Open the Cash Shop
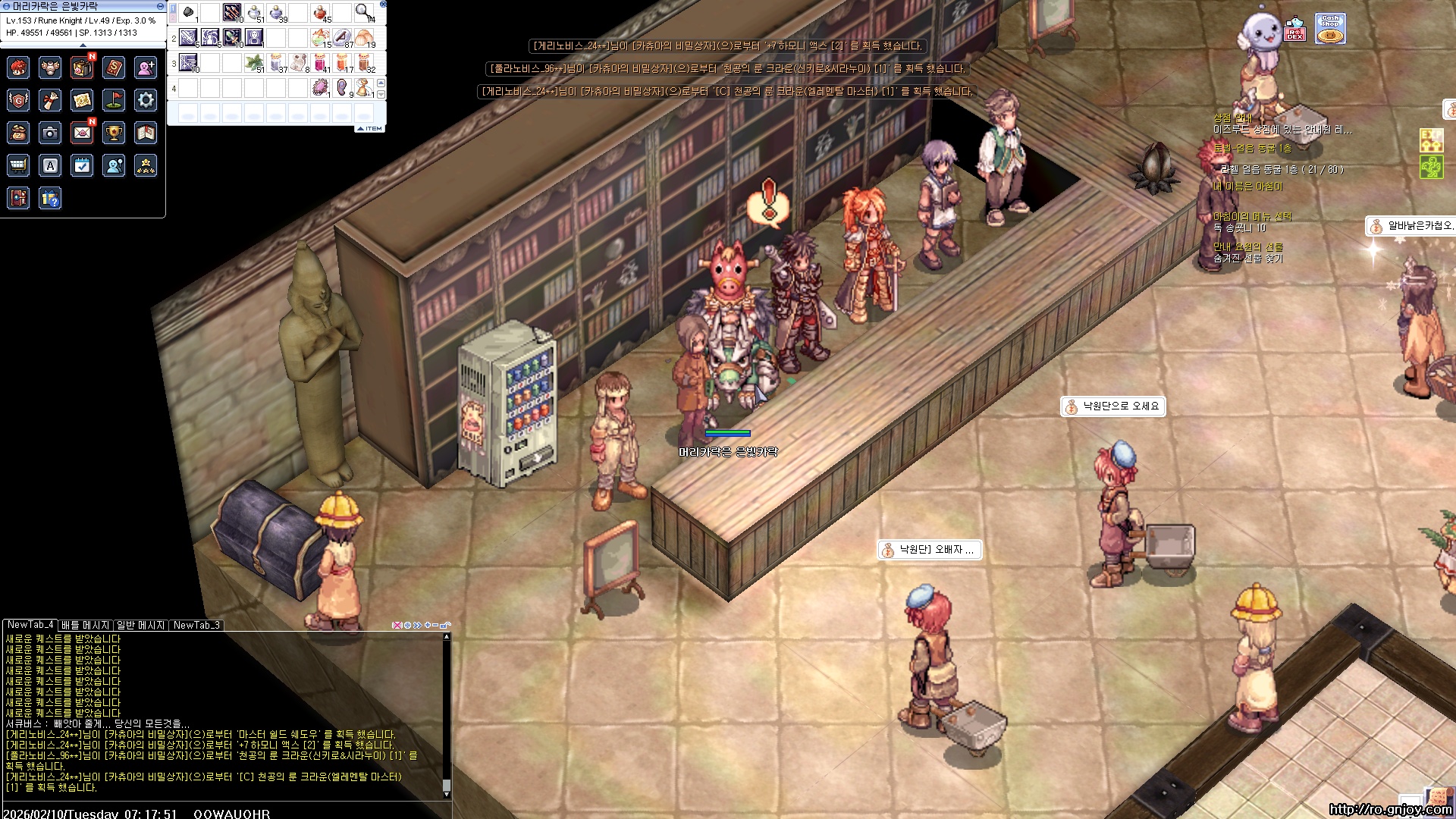 [x=1329, y=30]
